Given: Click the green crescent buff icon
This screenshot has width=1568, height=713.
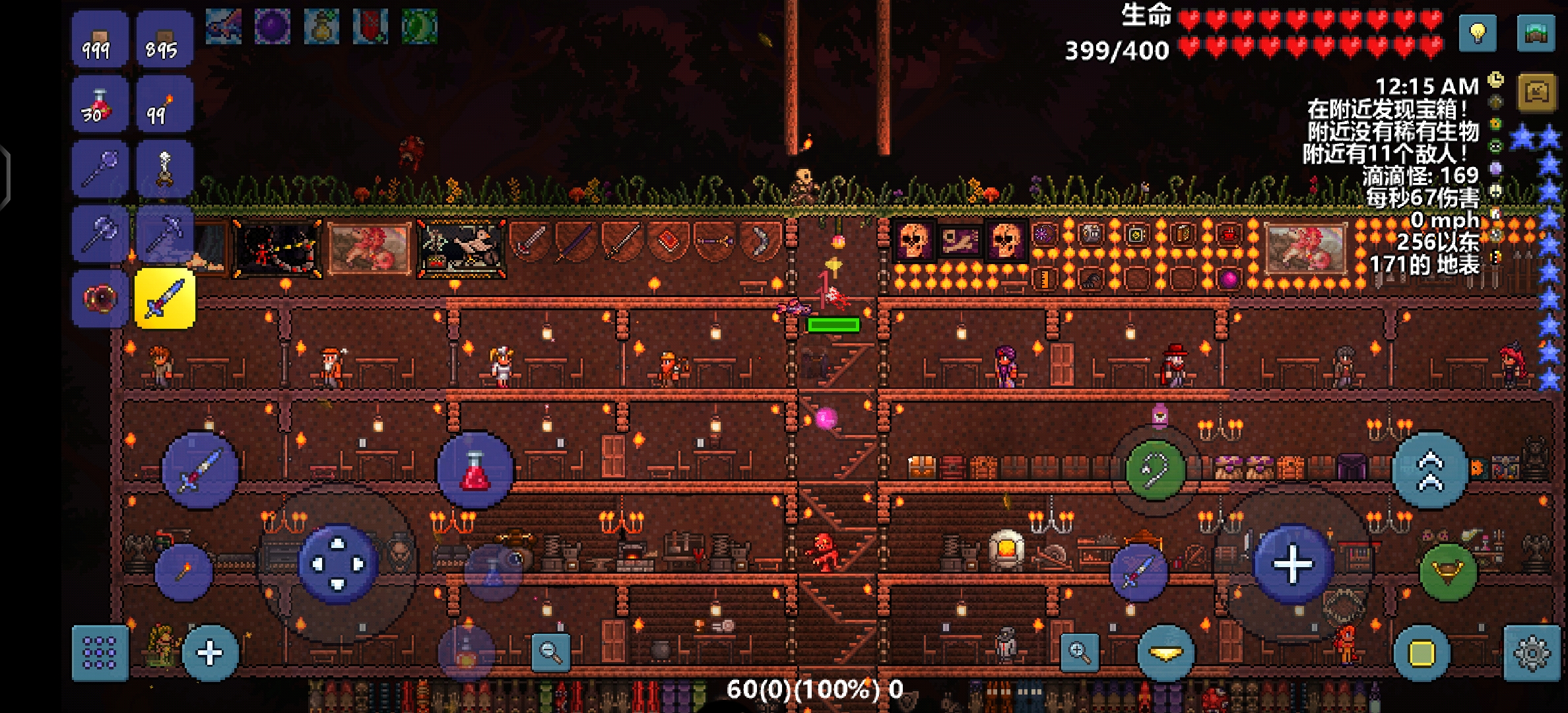Looking at the screenshot, I should pos(419,26).
